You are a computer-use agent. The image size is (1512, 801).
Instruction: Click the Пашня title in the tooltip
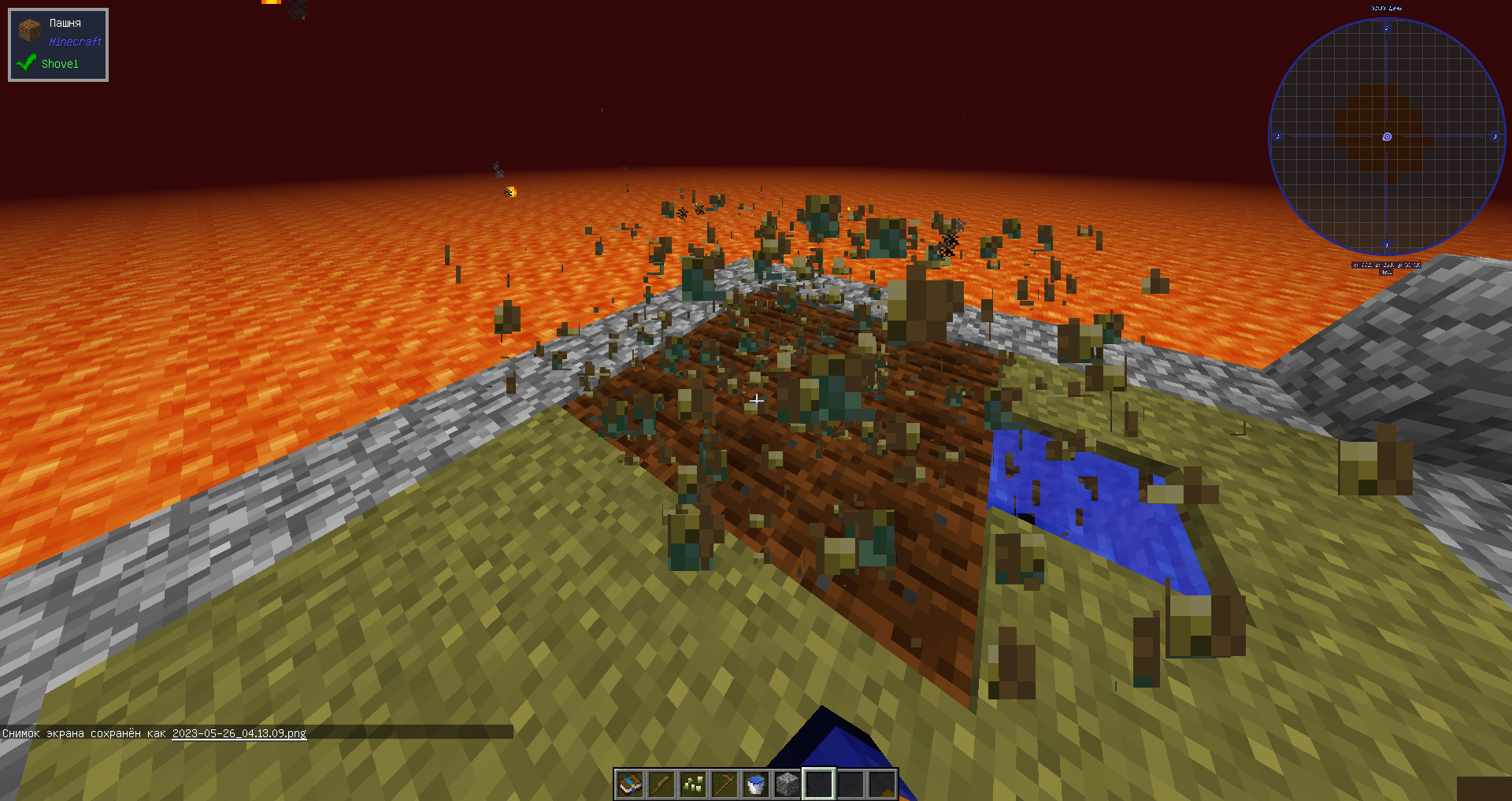65,23
